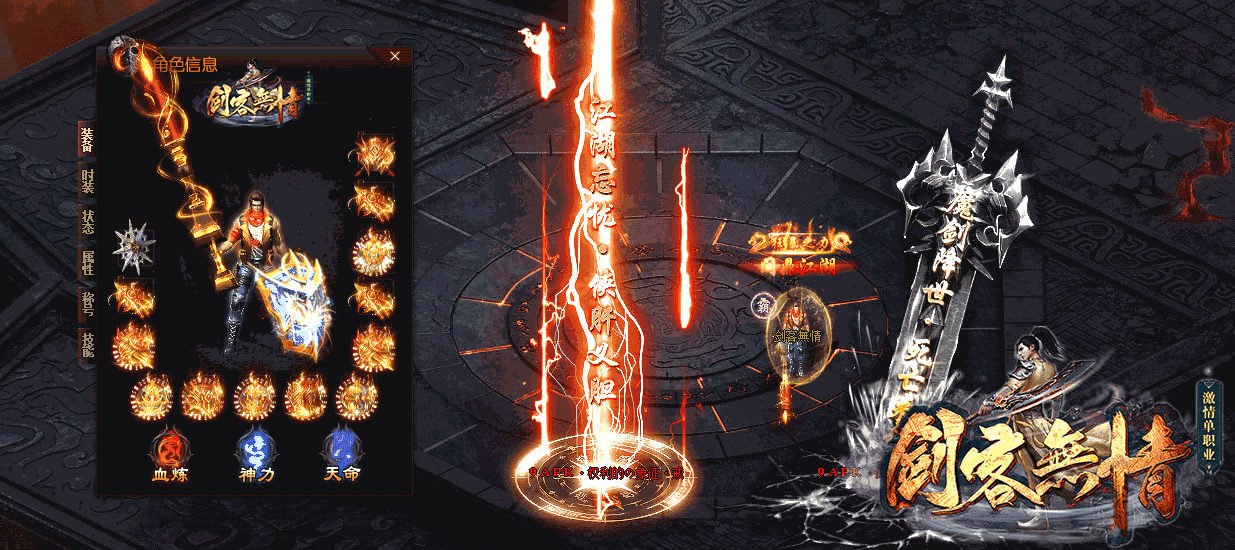Screen dimensions: 1235x550
Task: Switch to the 称号 title tab
Action: tap(87, 303)
